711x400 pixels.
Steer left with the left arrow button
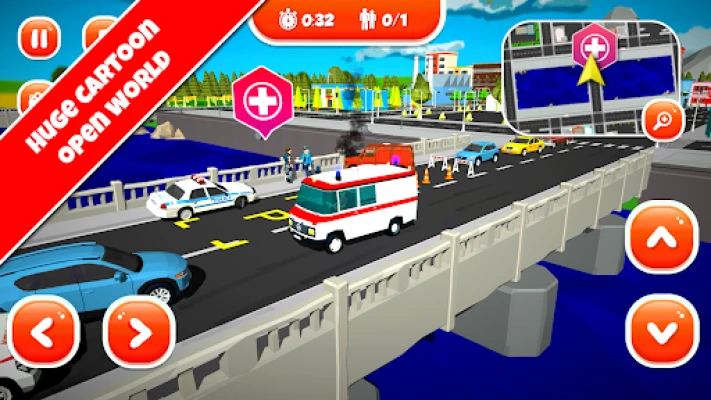43,332
